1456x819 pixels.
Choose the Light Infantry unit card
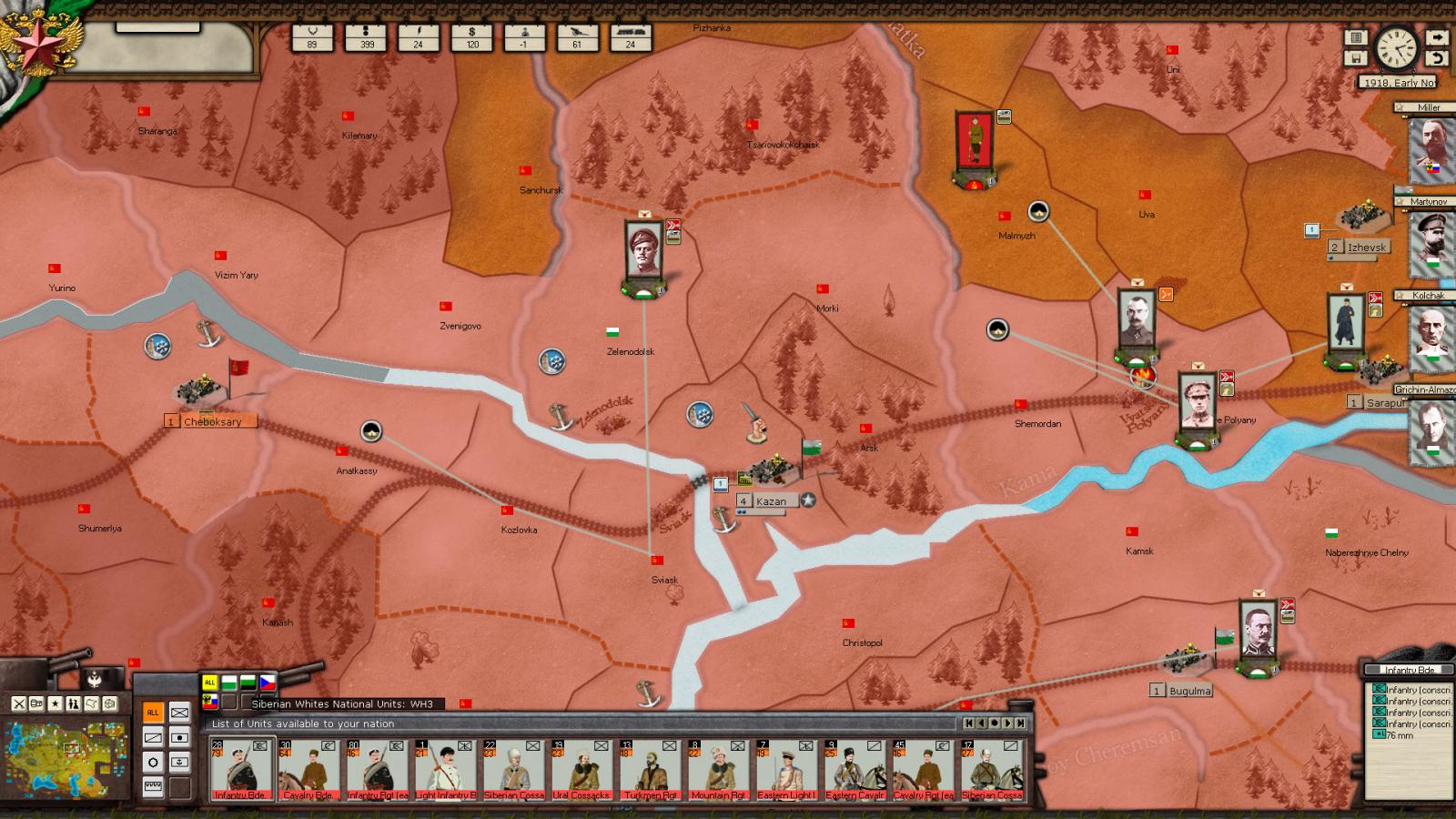[x=446, y=770]
